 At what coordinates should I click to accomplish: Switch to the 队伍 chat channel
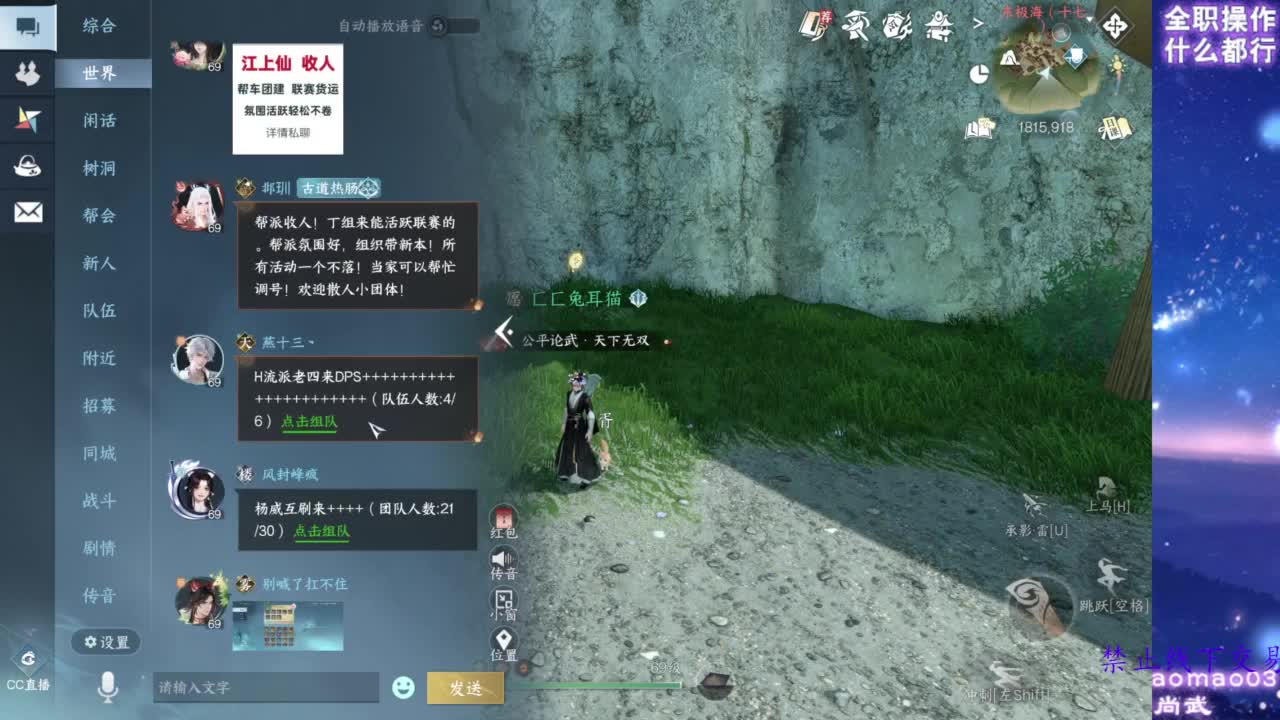102,311
